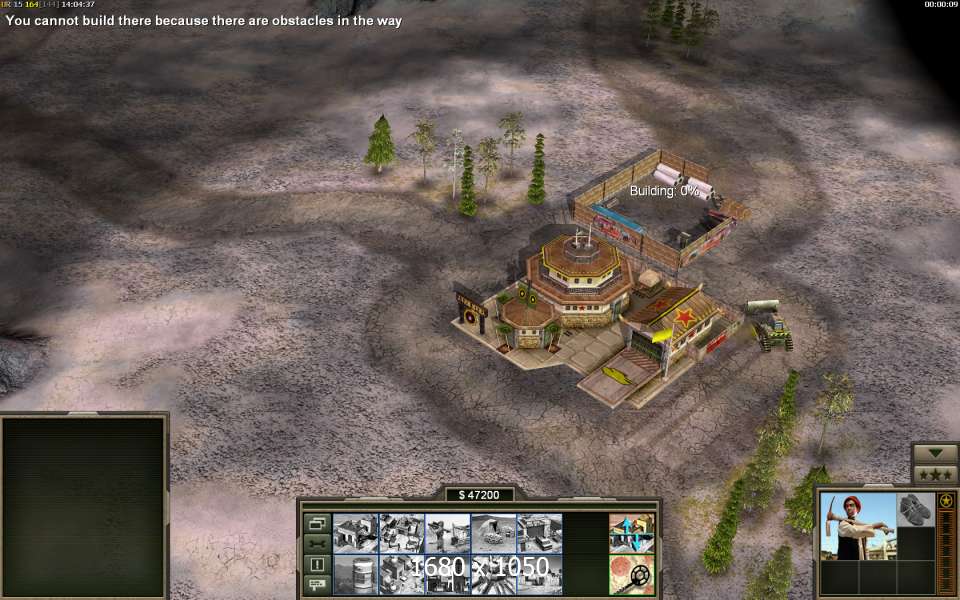Click the wrench button
Viewport: 960px width, 600px height.
tap(317, 543)
